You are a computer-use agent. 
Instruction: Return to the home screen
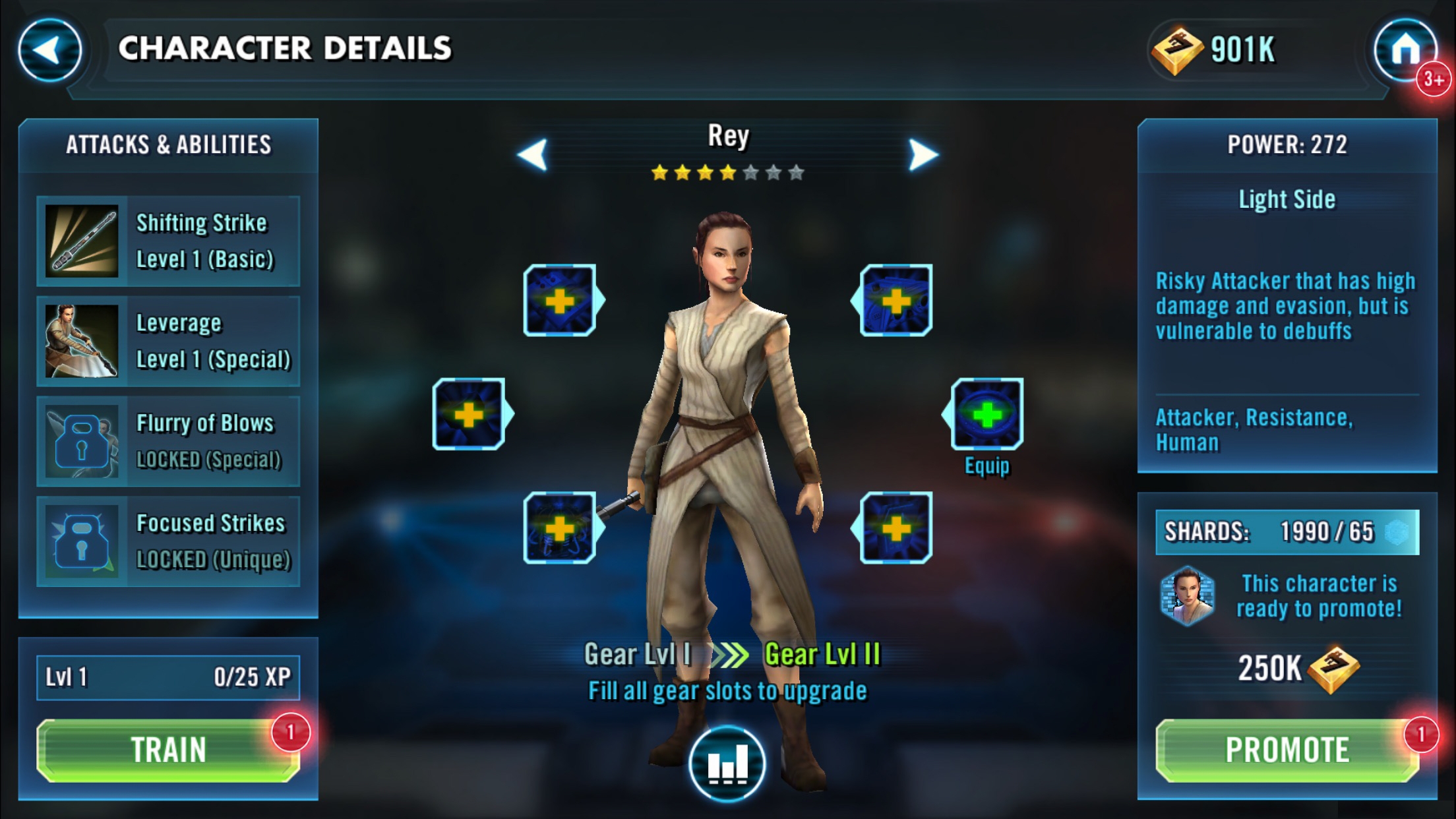[1405, 50]
